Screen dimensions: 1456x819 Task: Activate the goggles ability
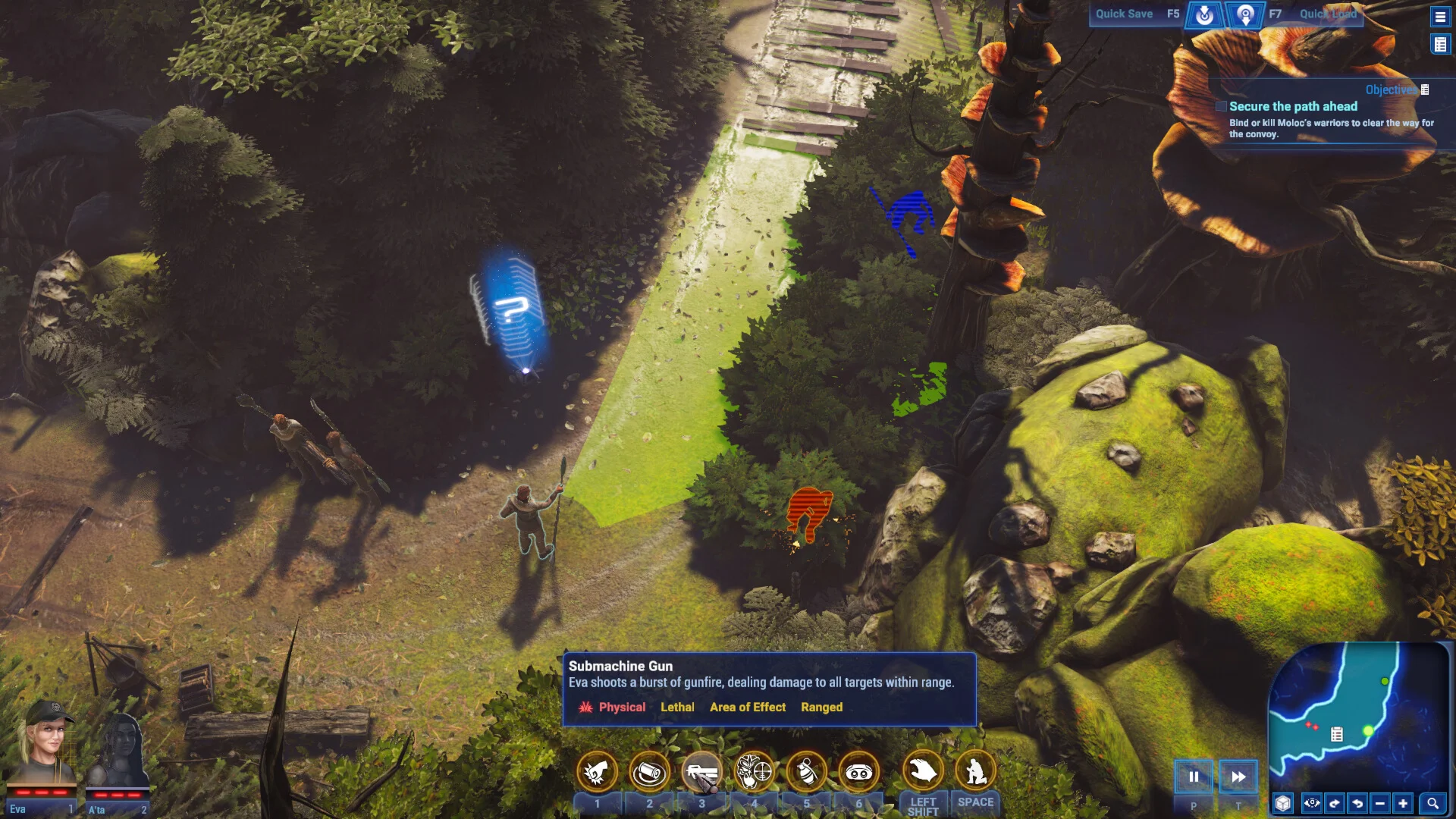click(x=859, y=772)
